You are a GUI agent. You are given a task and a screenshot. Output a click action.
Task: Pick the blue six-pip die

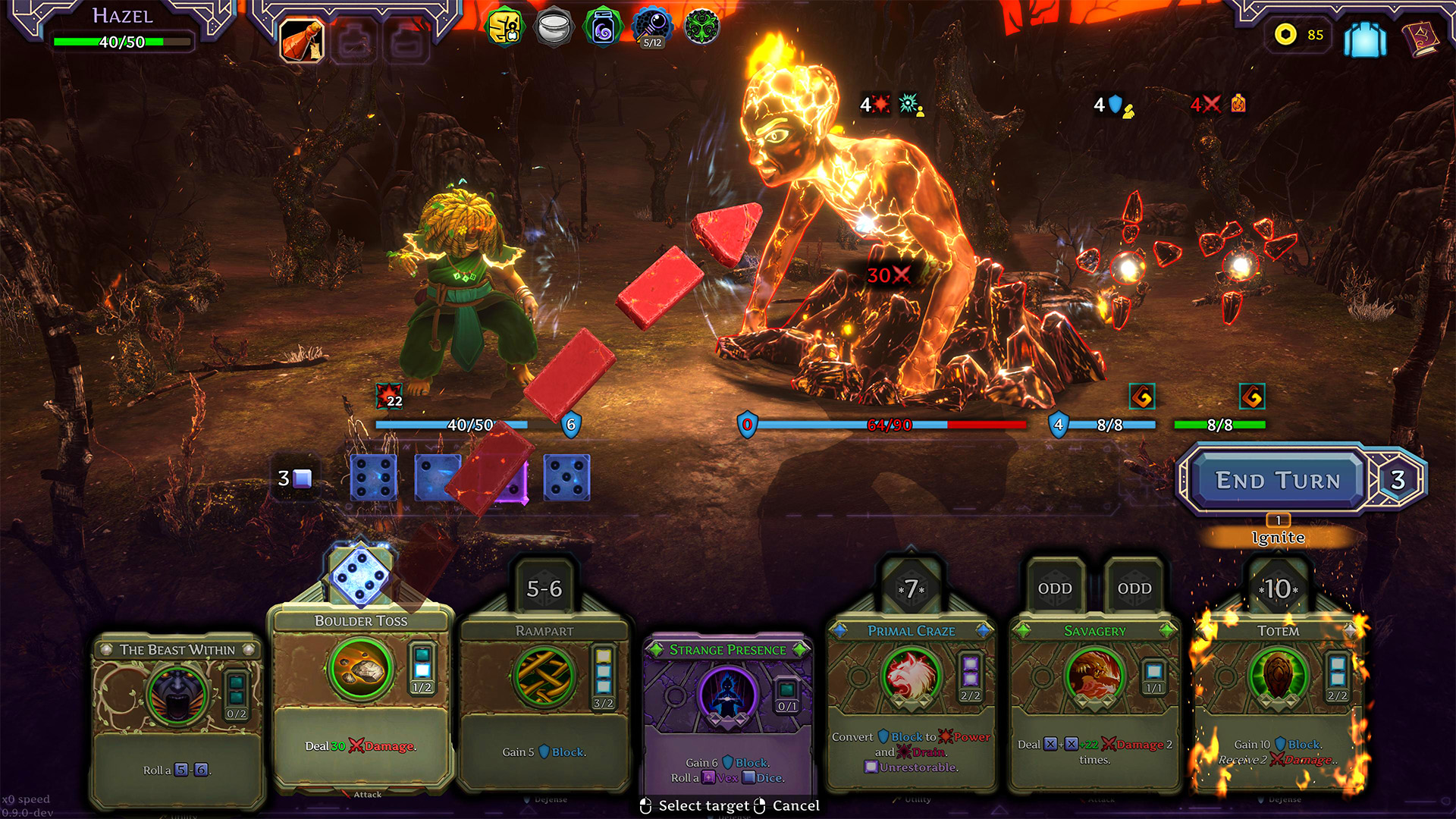pos(373,478)
